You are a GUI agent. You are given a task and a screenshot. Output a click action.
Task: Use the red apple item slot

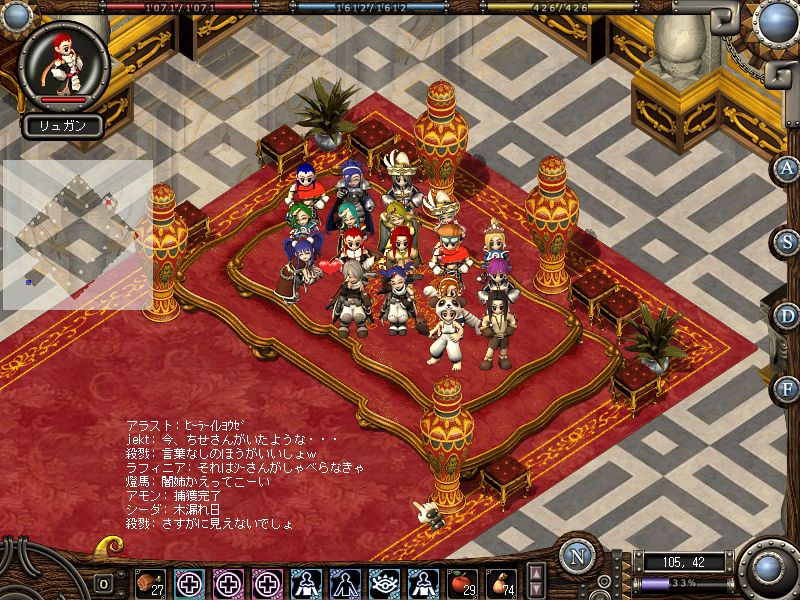pos(462,581)
